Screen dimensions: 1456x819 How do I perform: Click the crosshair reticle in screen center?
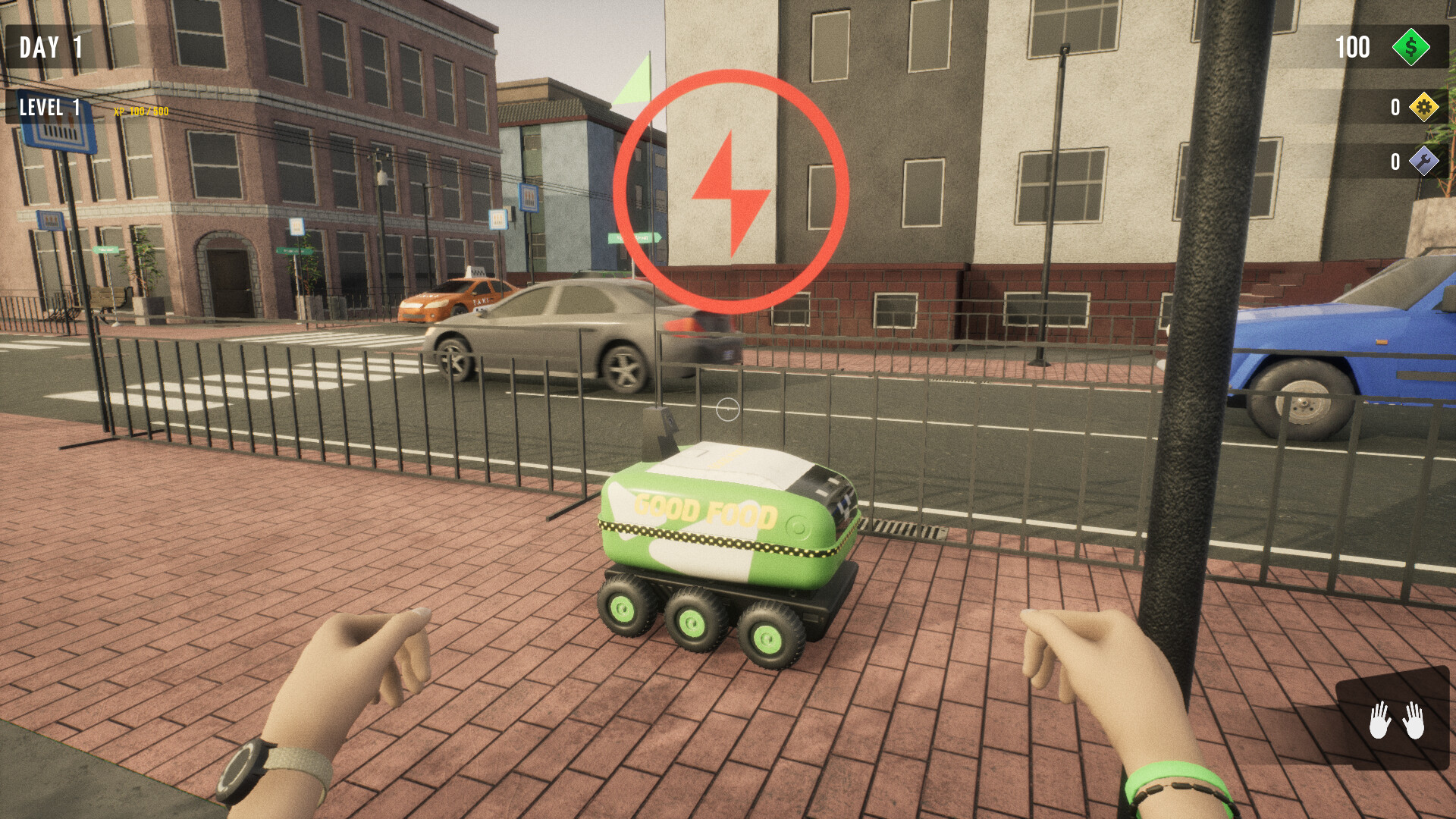(x=727, y=409)
